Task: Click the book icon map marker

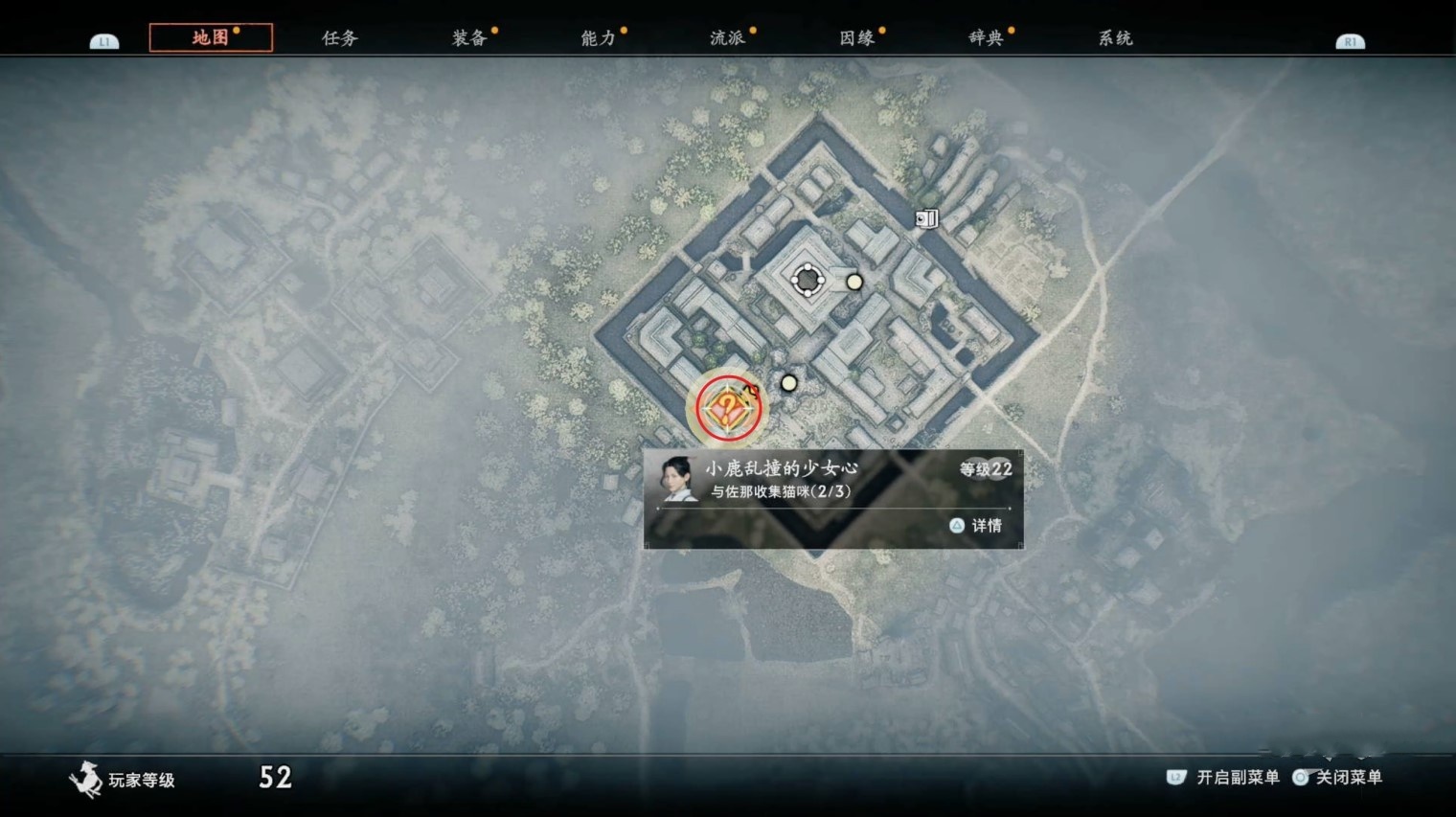Action: 925,219
